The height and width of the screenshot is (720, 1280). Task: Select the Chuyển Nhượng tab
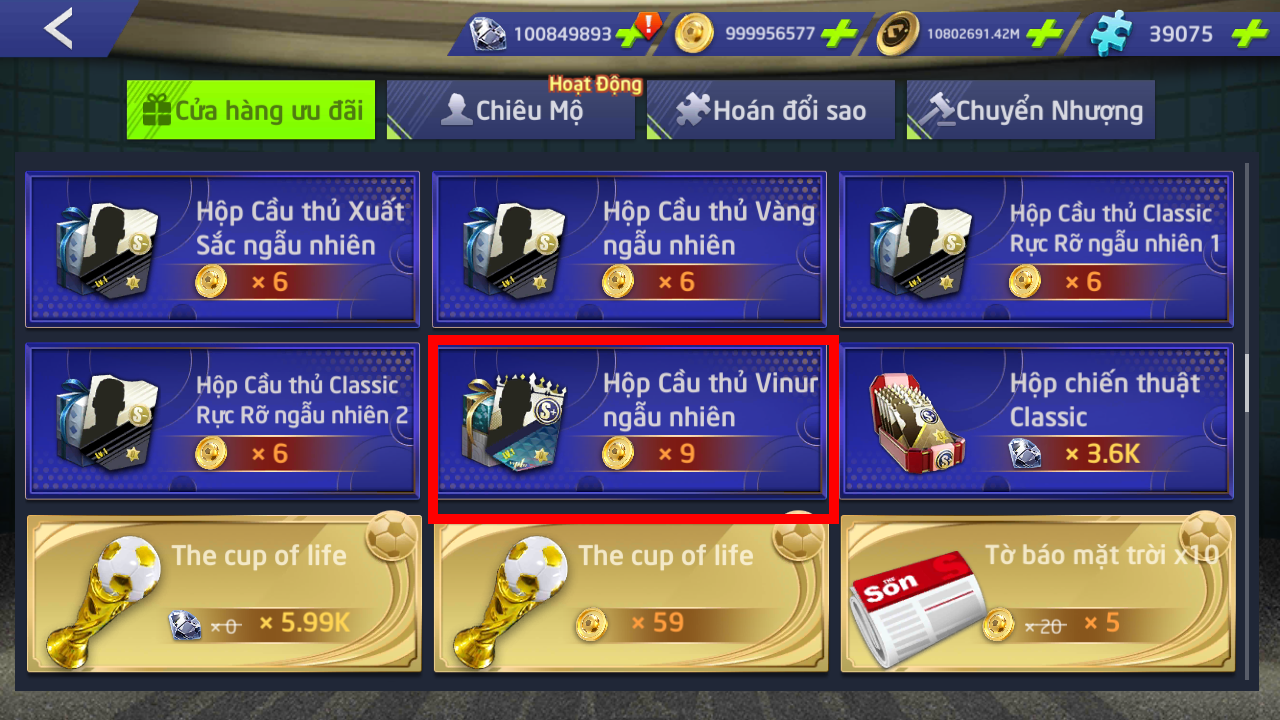(x=1031, y=110)
